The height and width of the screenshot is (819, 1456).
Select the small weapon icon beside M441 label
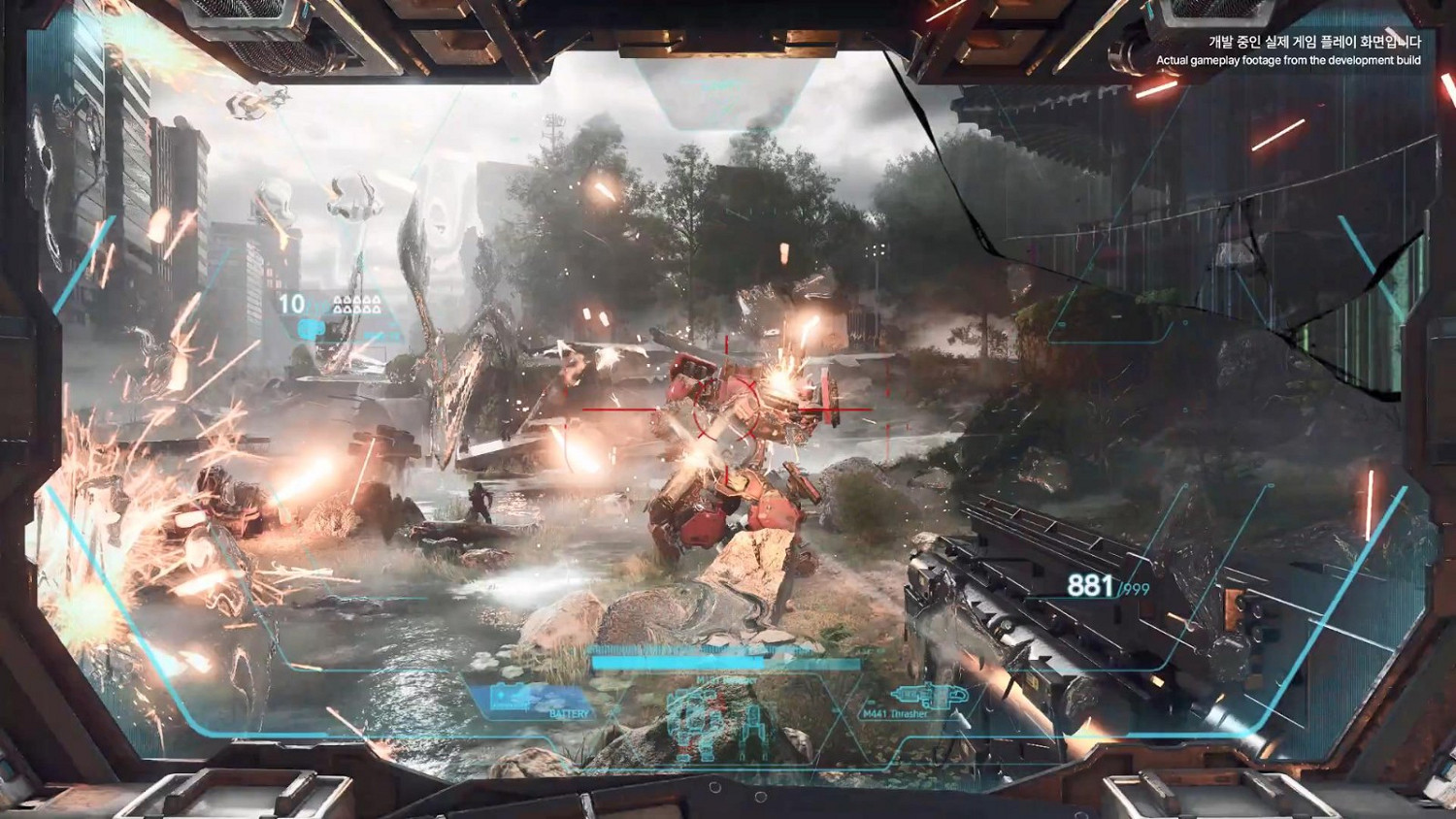pos(930,697)
